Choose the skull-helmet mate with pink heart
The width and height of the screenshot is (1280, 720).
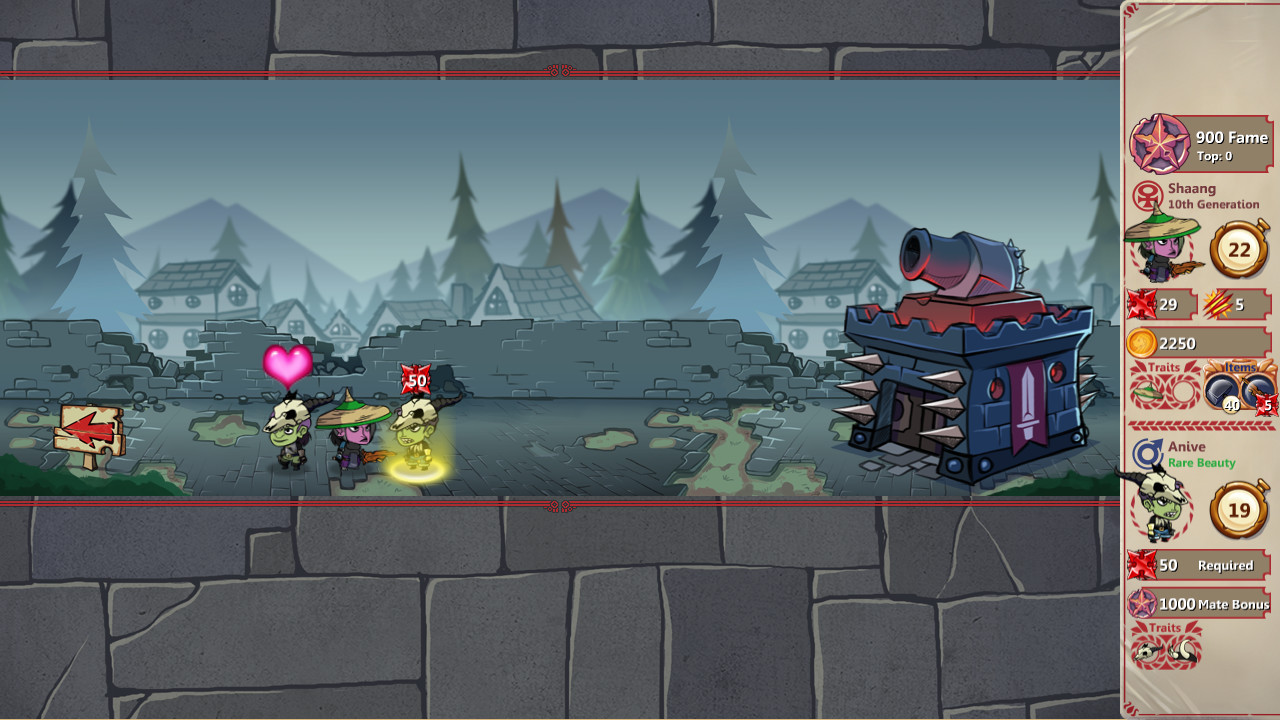(290, 432)
